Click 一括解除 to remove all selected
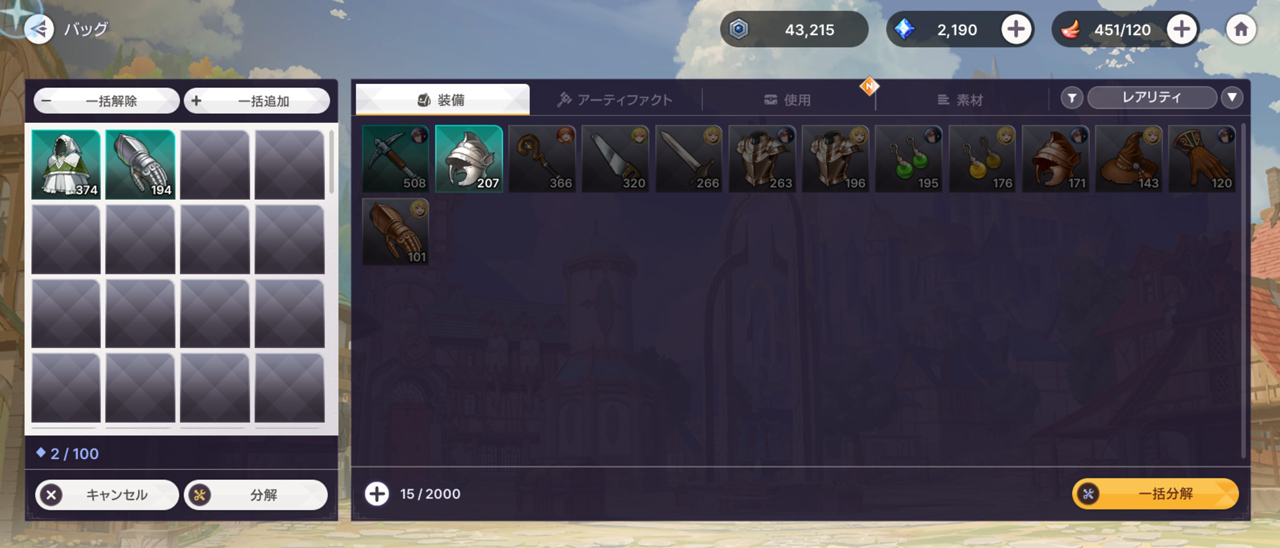This screenshot has width=1280, height=548. click(107, 101)
